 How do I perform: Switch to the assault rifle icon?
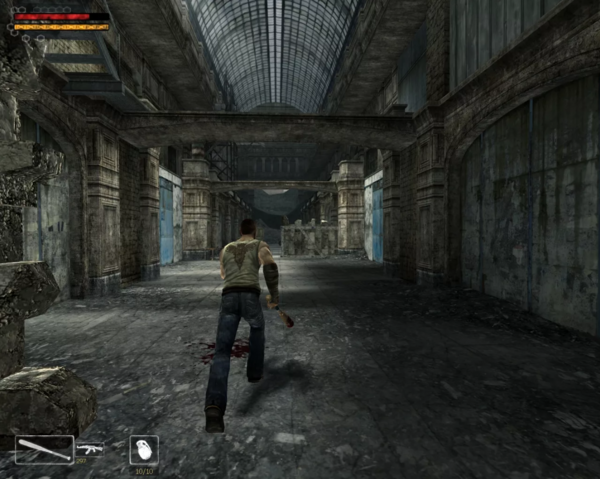[89, 449]
